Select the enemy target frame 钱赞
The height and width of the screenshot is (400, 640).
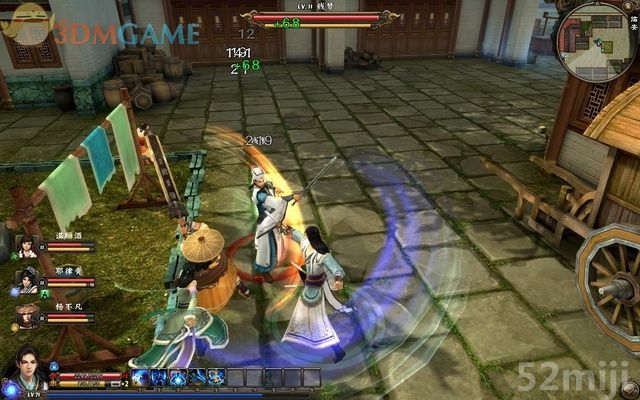pos(315,17)
